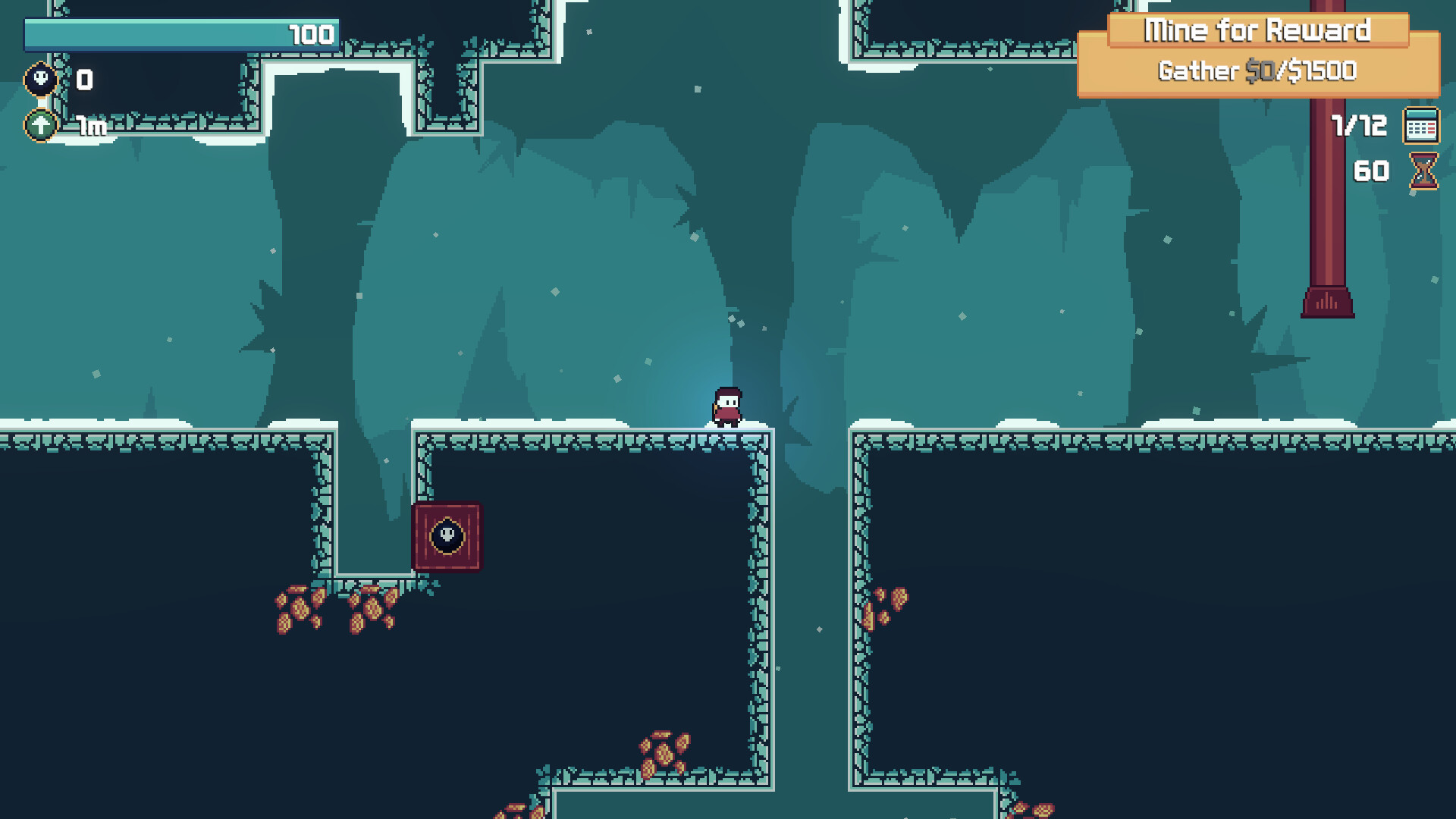This screenshot has width=1456, height=819.
Task: Click the ghost currency counter icon
Action: (39, 78)
